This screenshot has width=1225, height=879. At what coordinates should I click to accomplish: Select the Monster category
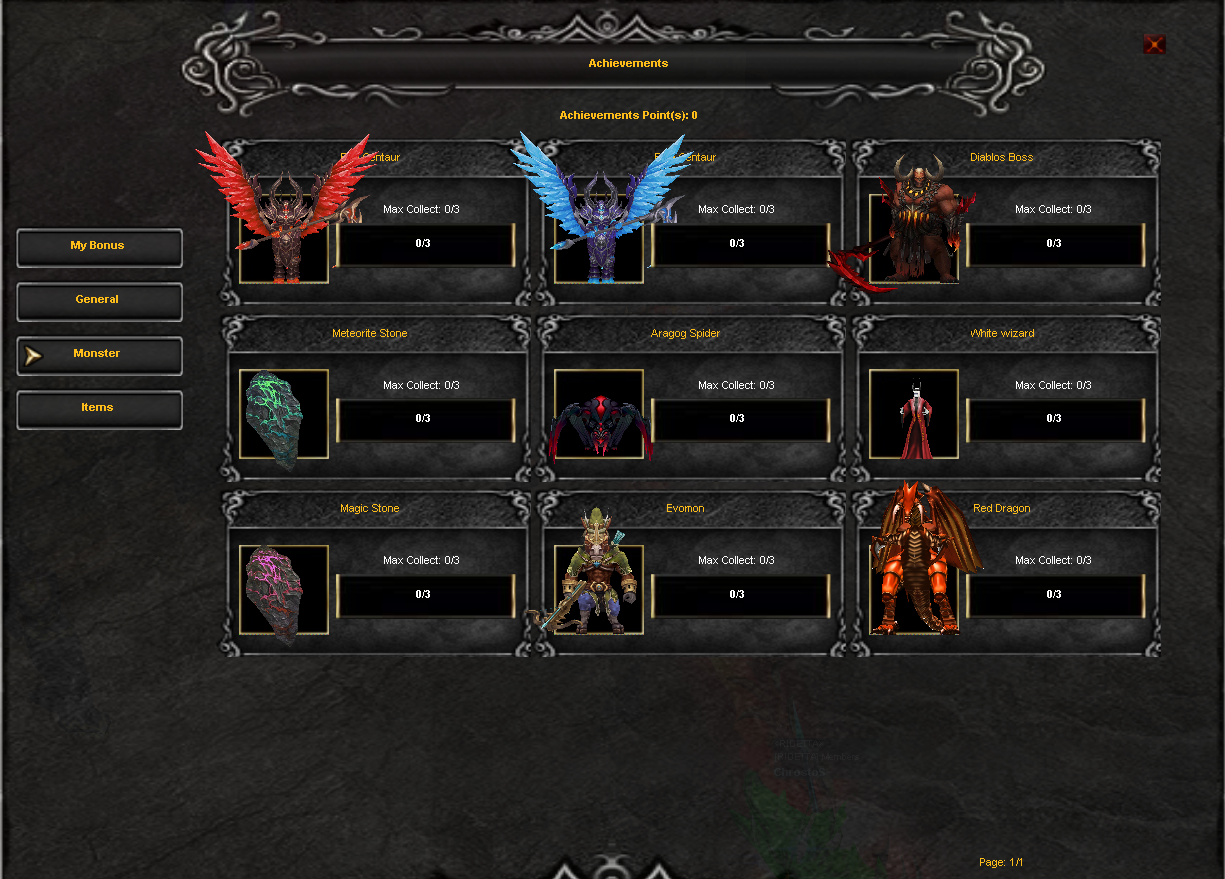[x=99, y=354]
